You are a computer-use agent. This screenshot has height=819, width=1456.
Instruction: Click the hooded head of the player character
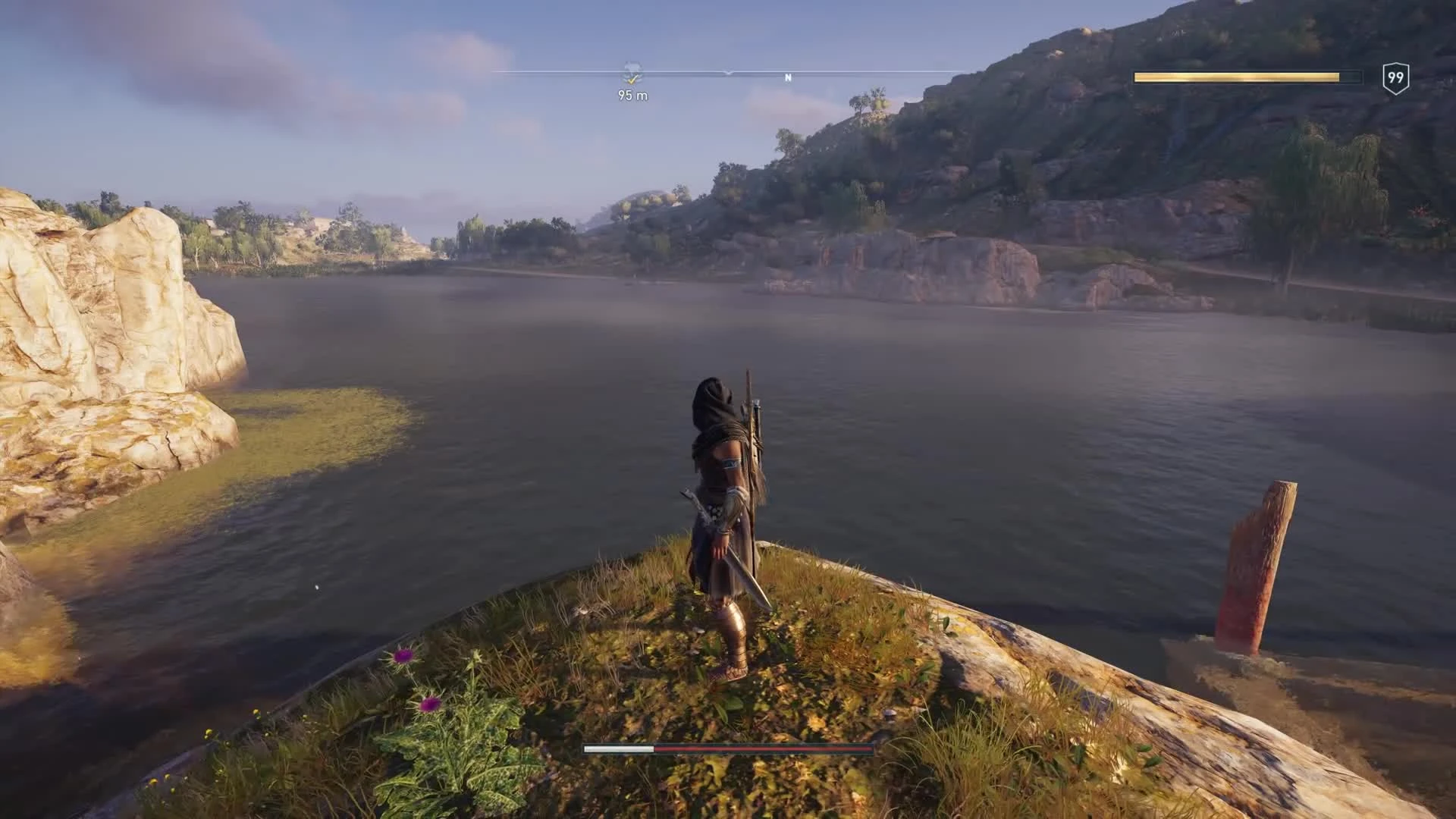711,391
